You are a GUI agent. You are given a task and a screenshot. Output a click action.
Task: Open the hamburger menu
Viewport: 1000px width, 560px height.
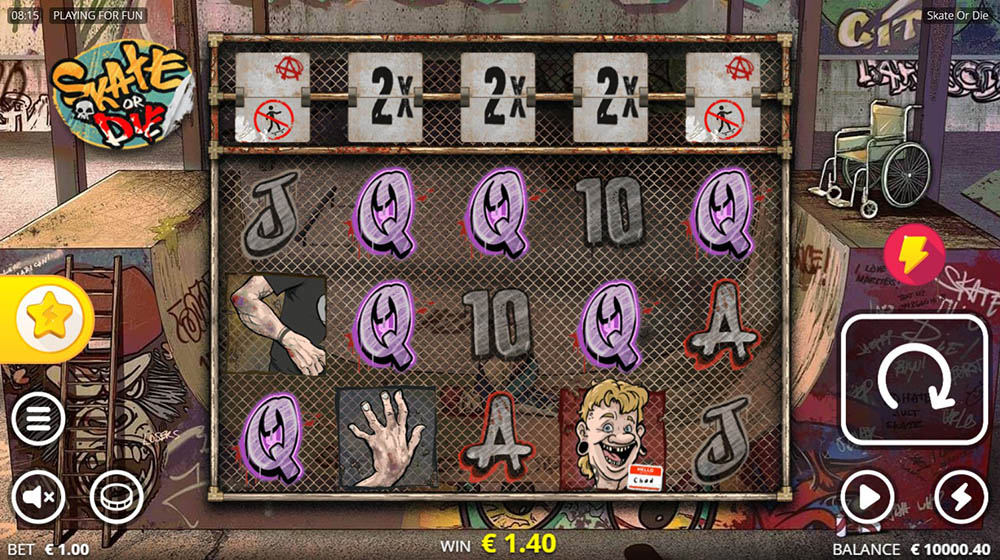(38, 420)
